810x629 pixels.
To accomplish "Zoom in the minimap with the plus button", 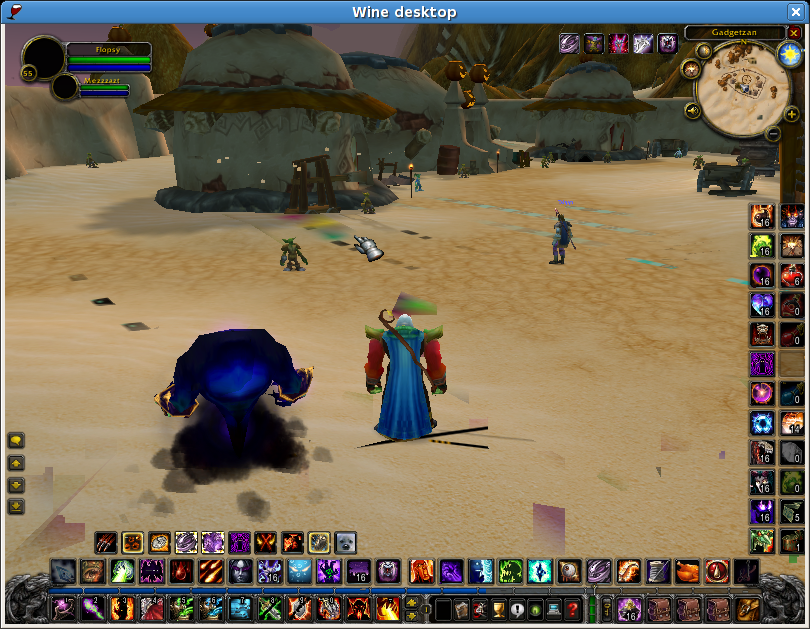I will (791, 114).
